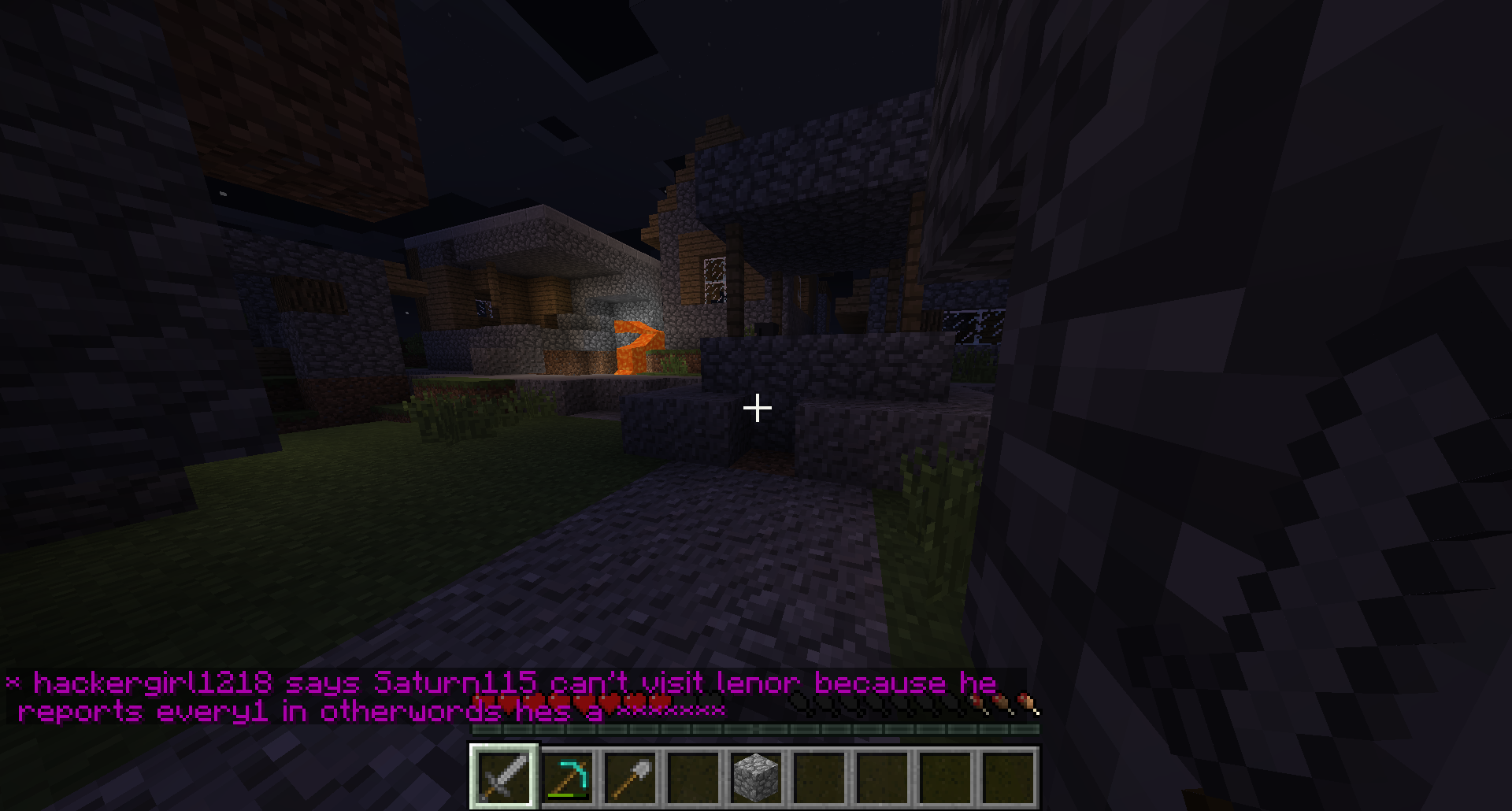
Task: Choose the diamond pickaxe in the hotbar
Action: (568, 776)
